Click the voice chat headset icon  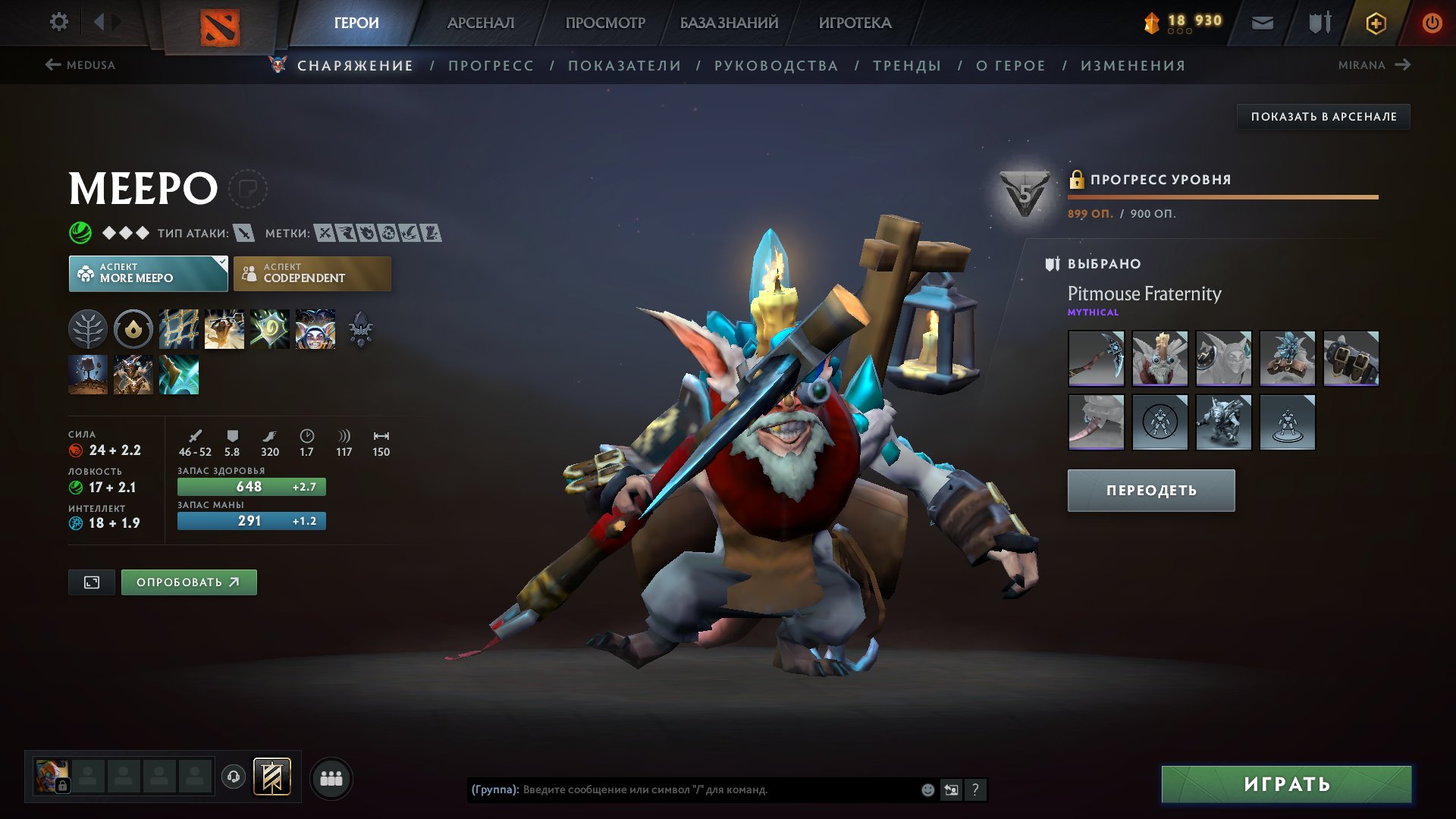pyautogui.click(x=233, y=778)
